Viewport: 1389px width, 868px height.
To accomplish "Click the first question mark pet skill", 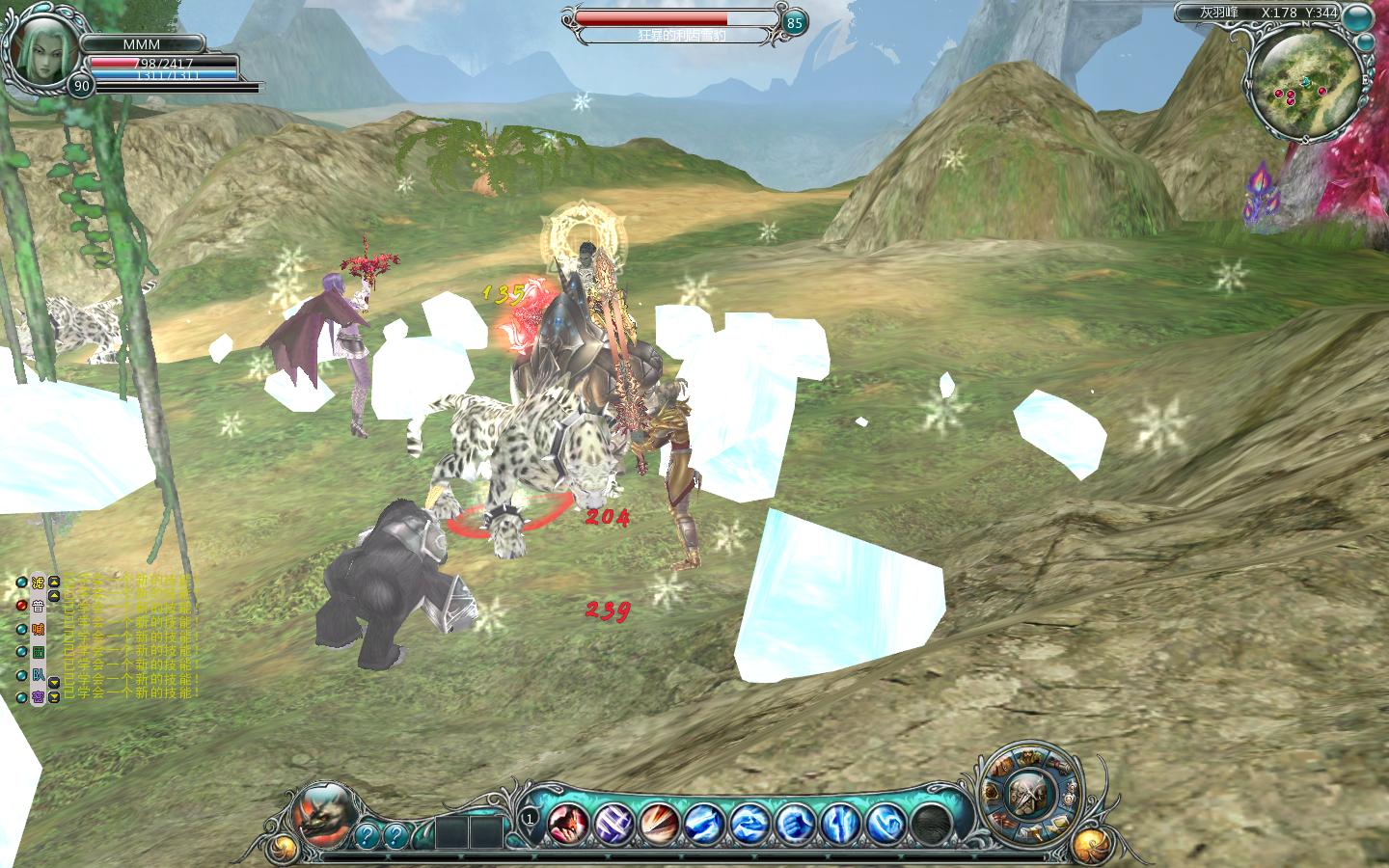I will click(x=367, y=835).
